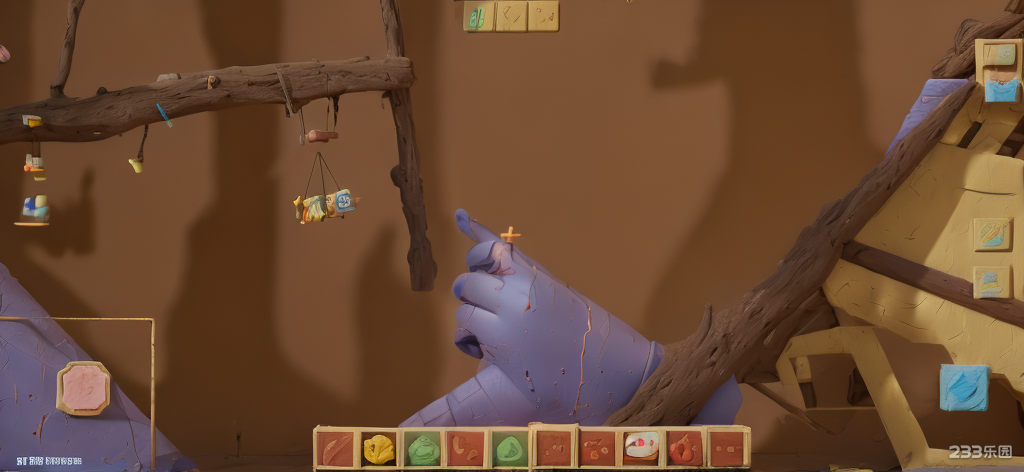Click the teal leaf tile at the top

click(x=479, y=16)
